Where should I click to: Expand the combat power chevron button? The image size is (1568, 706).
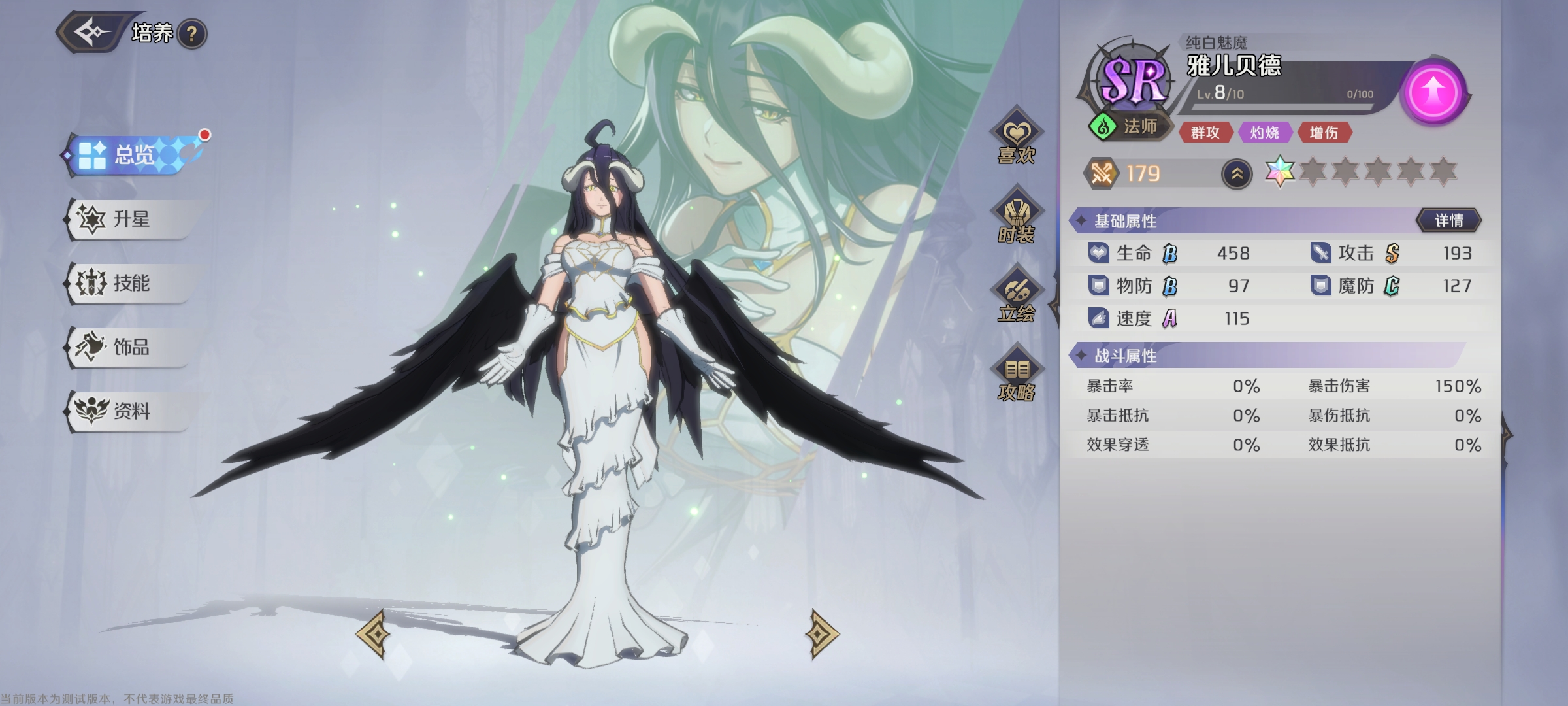(x=1237, y=174)
